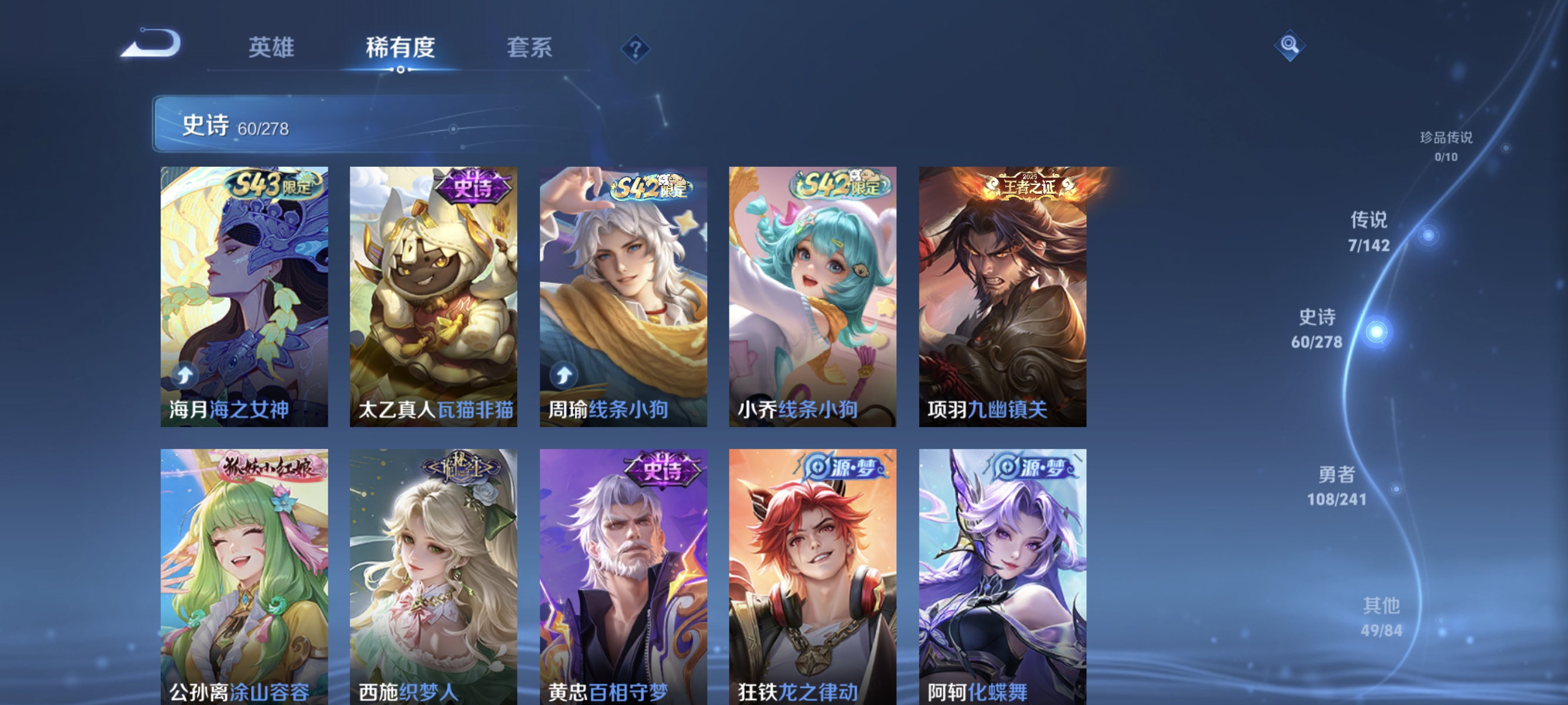Viewport: 1568px width, 705px height.
Task: Open the search magnifier at top right
Action: 1290,46
